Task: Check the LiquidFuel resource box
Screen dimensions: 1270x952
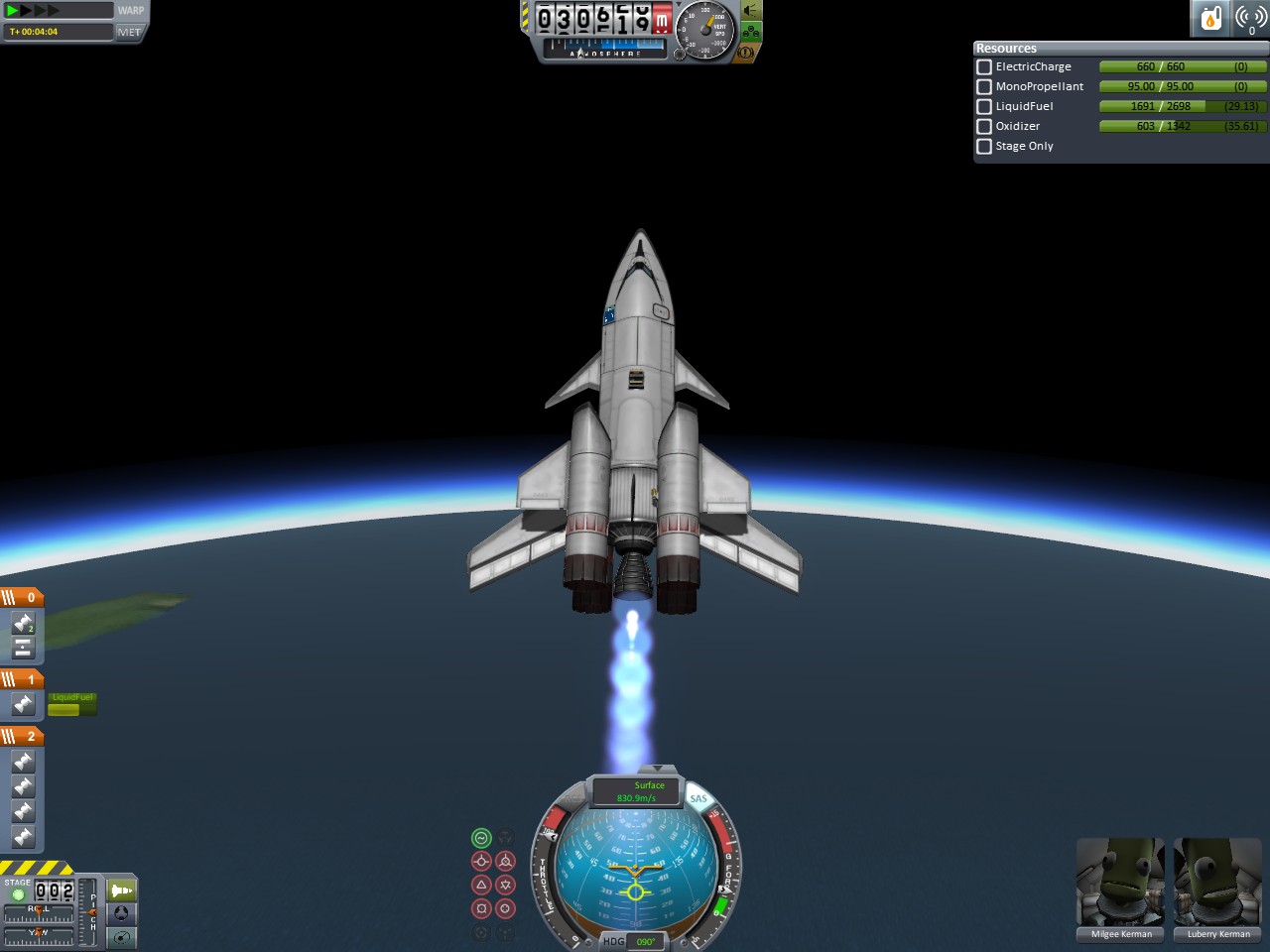Action: (984, 107)
